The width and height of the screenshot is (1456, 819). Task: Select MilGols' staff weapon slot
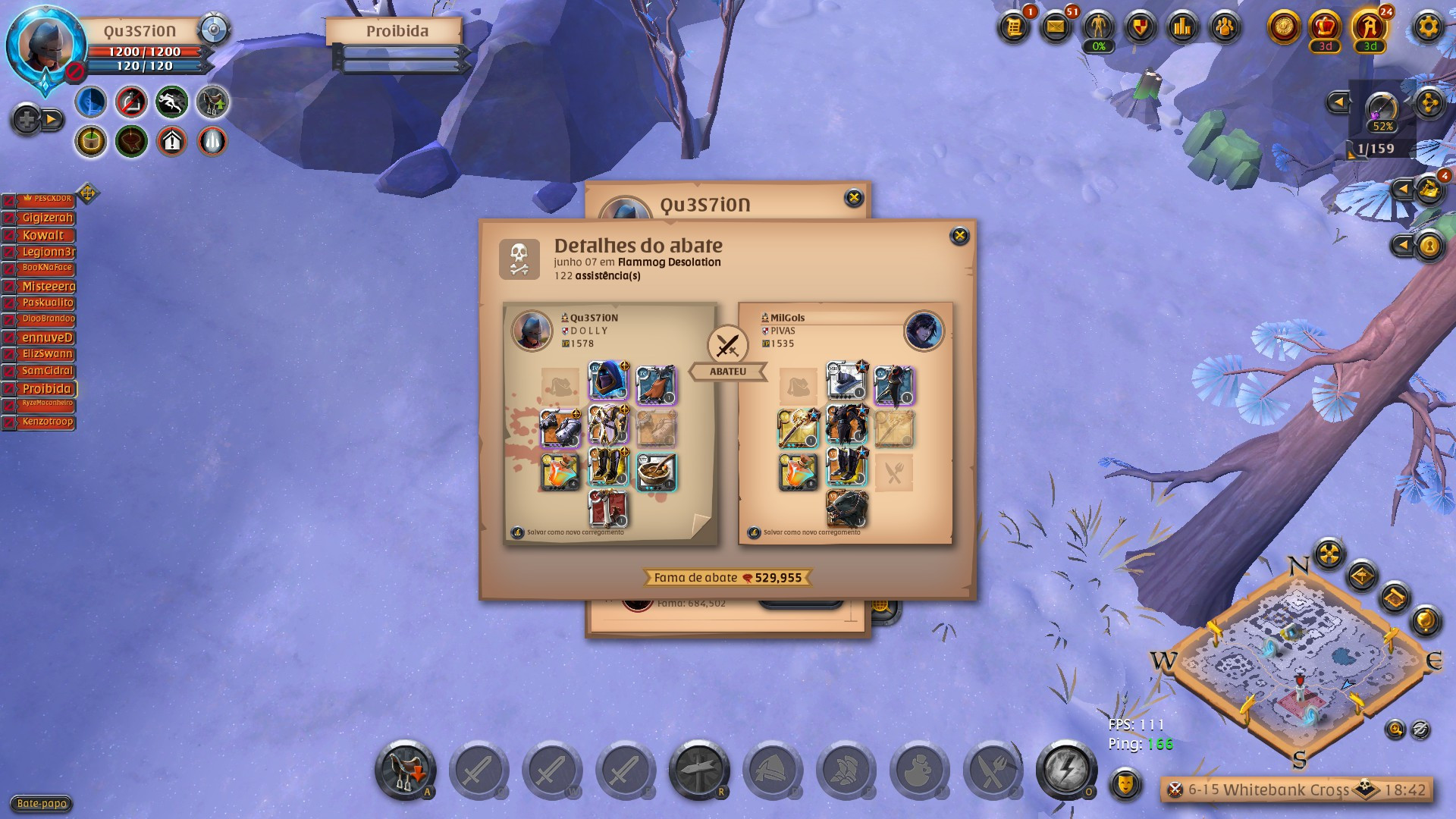pos(797,428)
